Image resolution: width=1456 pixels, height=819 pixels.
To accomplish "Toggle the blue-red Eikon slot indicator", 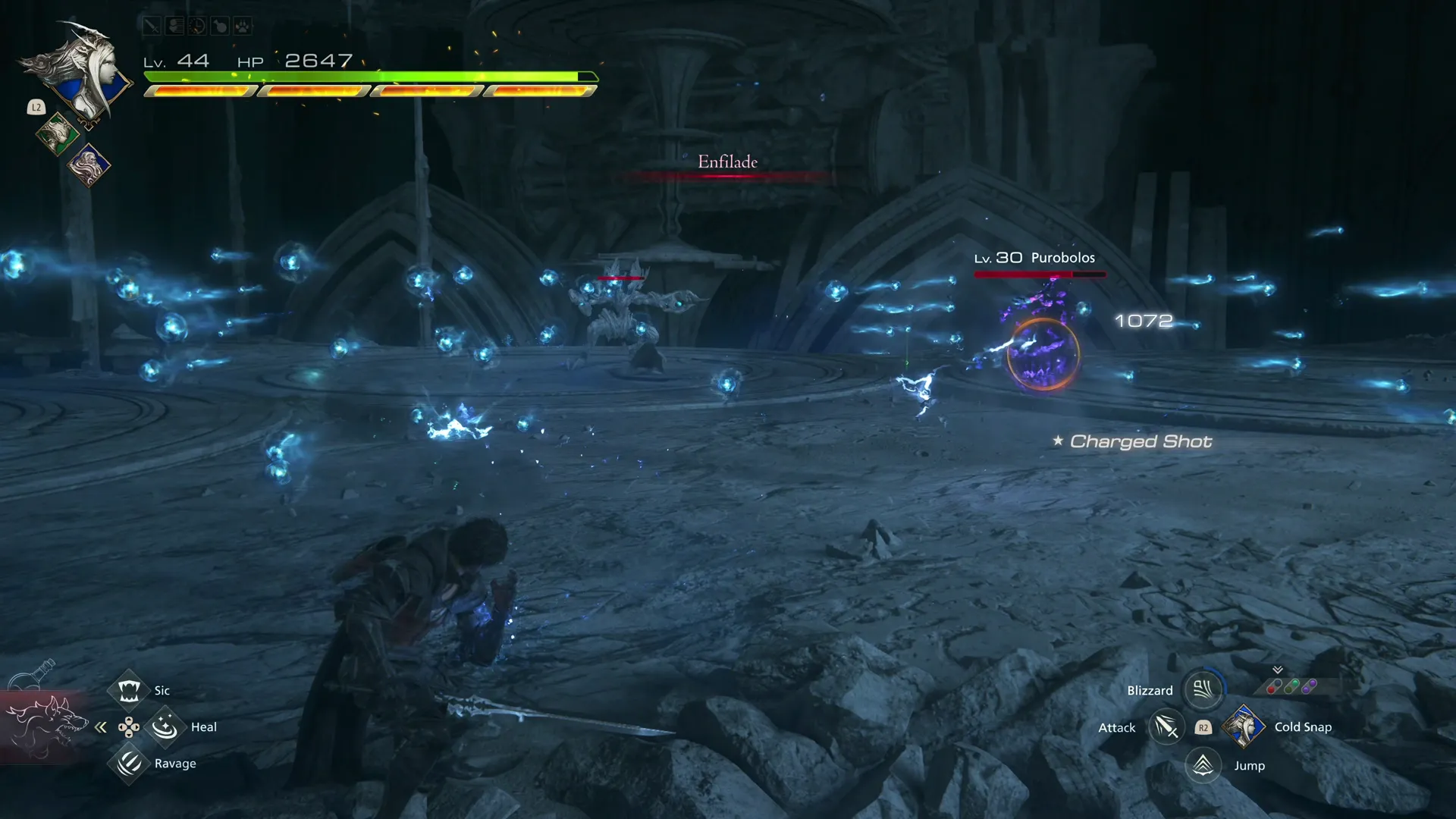I will (x=1273, y=686).
